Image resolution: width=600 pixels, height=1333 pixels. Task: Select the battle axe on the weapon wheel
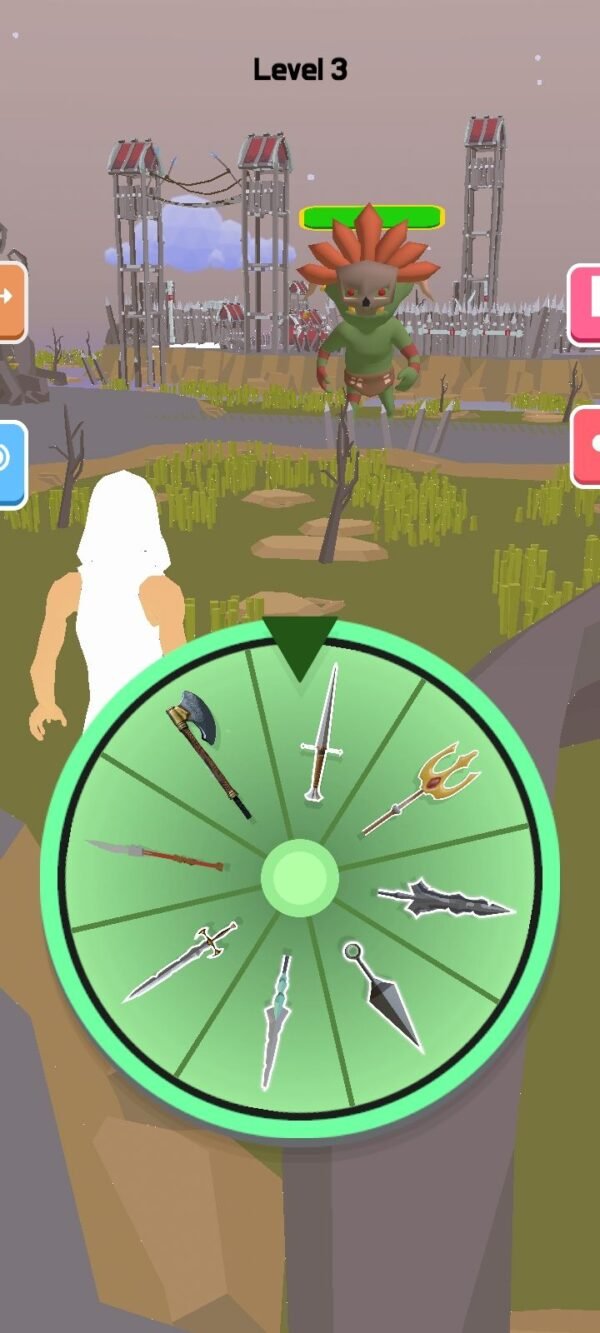click(x=207, y=750)
